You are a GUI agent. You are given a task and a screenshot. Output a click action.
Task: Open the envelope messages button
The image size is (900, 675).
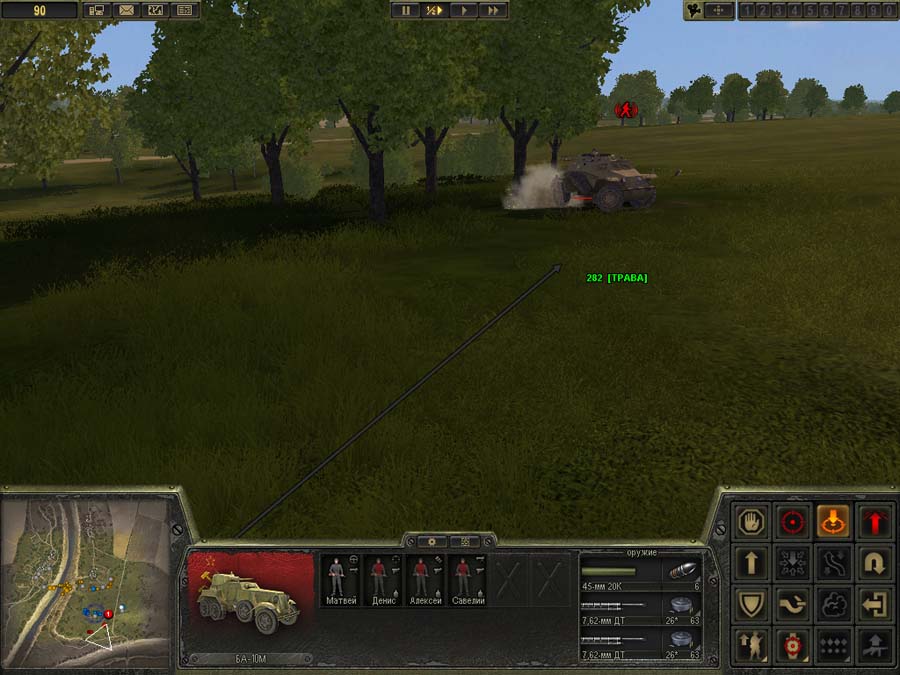click(126, 10)
